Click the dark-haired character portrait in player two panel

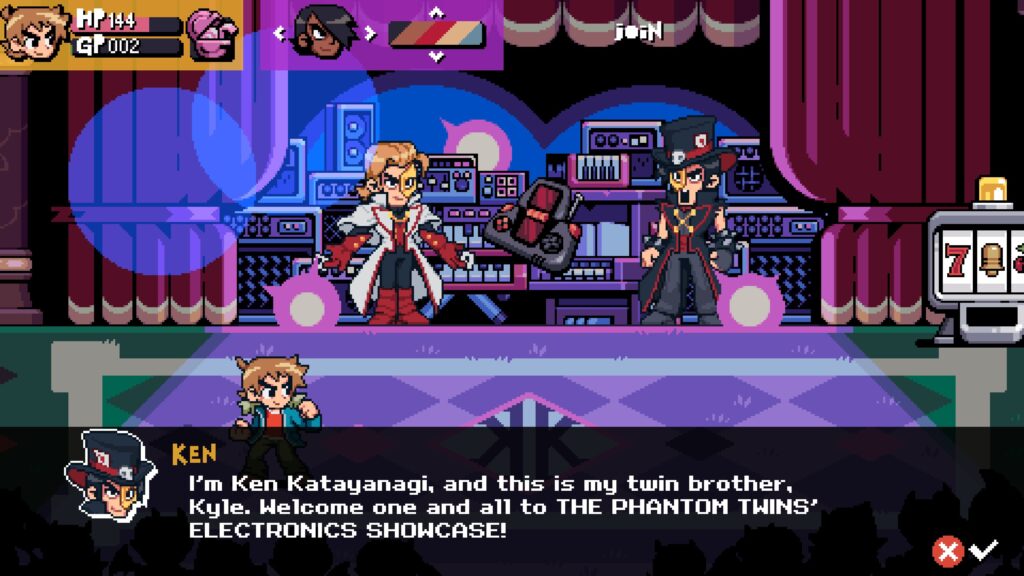point(326,33)
